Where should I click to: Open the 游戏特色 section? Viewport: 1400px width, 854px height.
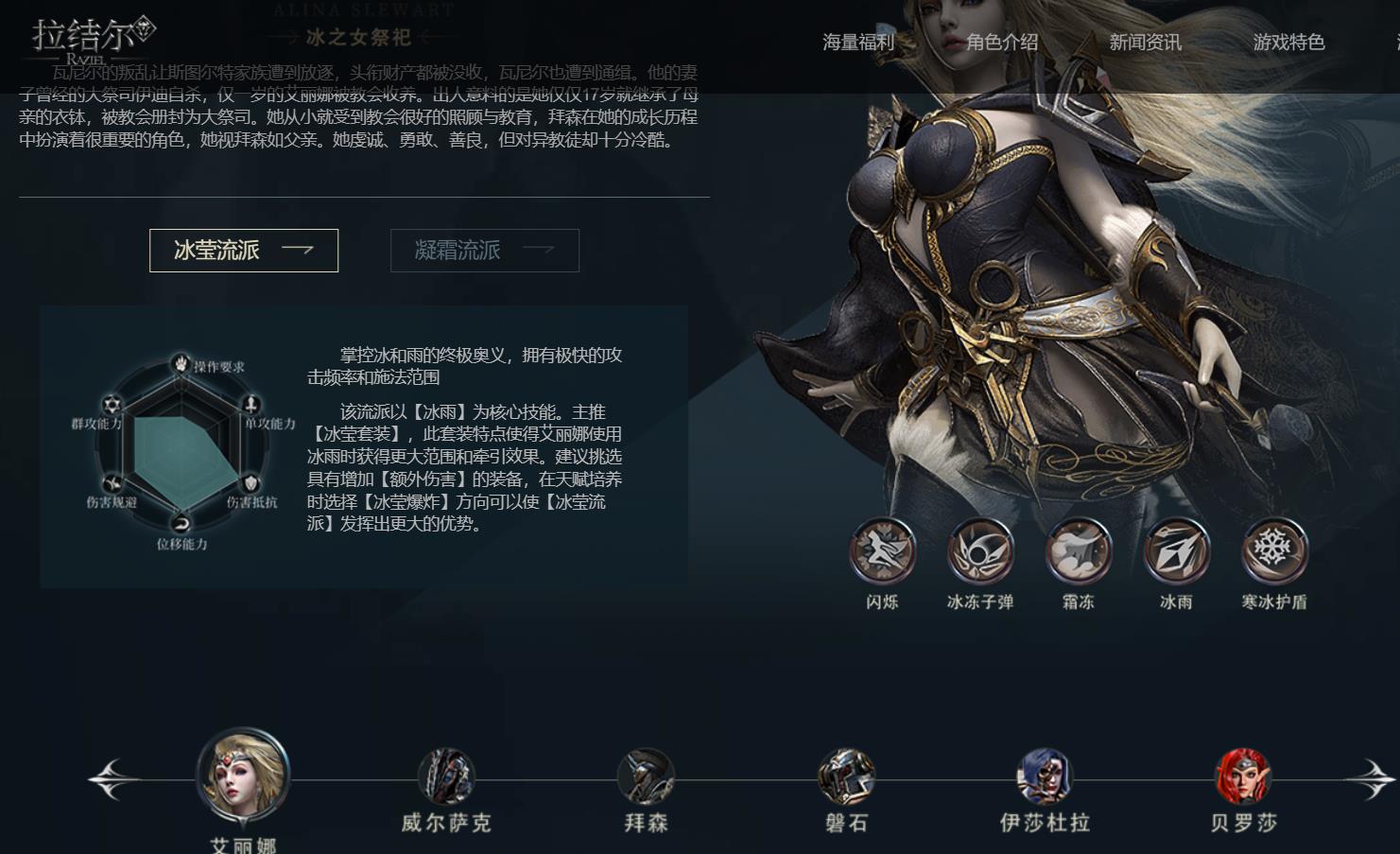(x=1289, y=42)
